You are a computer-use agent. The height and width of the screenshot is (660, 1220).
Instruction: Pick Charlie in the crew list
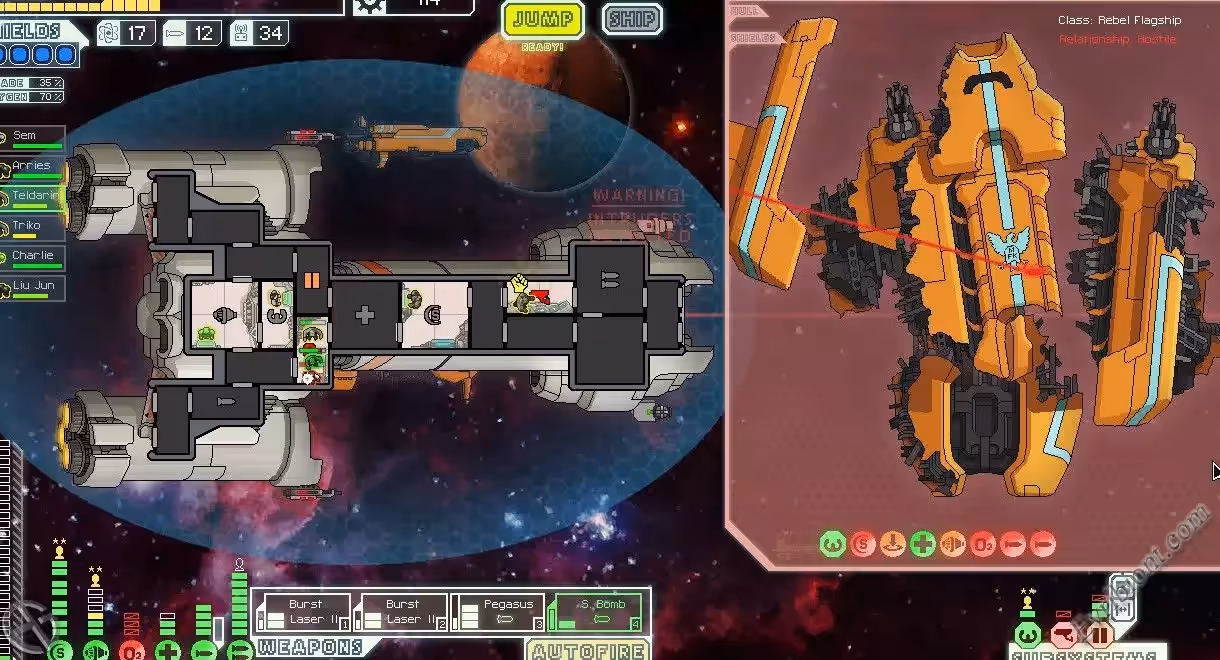(34, 256)
